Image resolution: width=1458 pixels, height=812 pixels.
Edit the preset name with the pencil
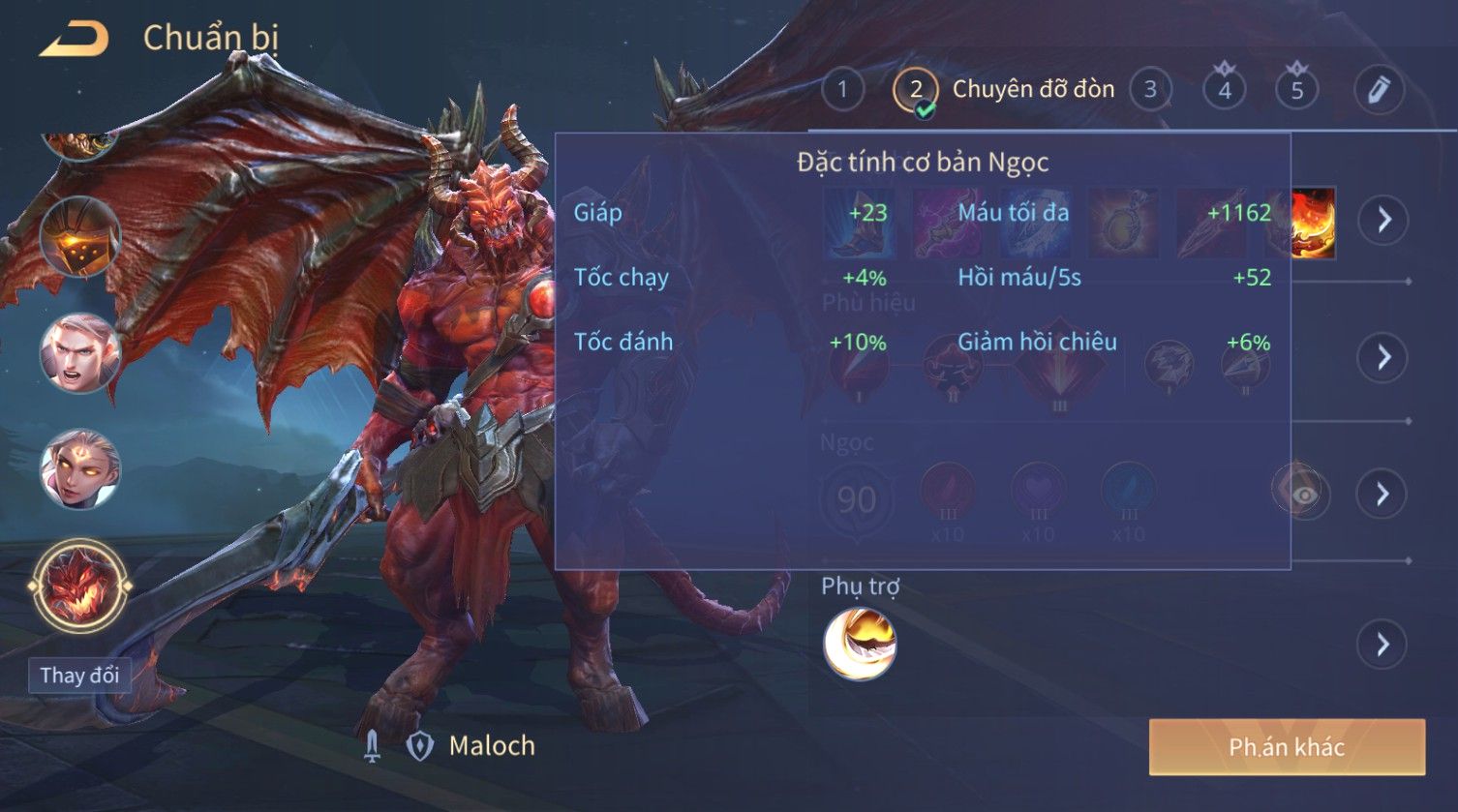pos(1379,90)
